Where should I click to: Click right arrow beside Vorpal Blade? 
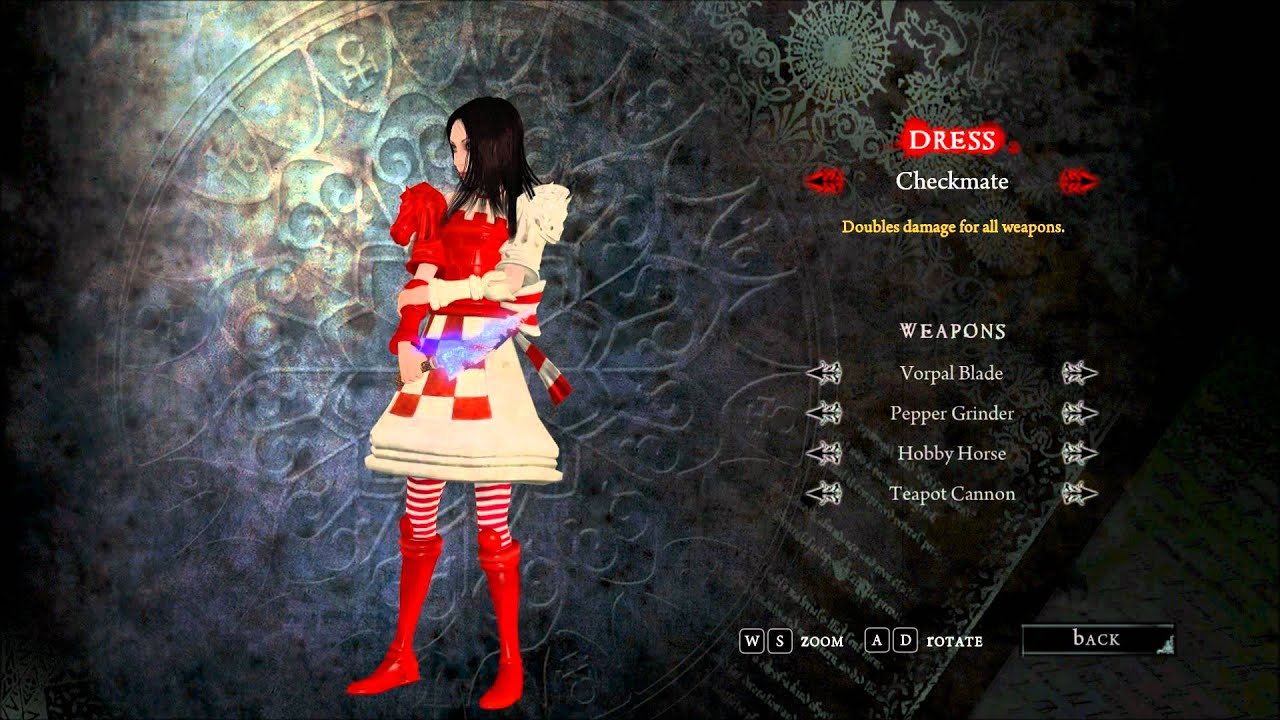click(1080, 373)
